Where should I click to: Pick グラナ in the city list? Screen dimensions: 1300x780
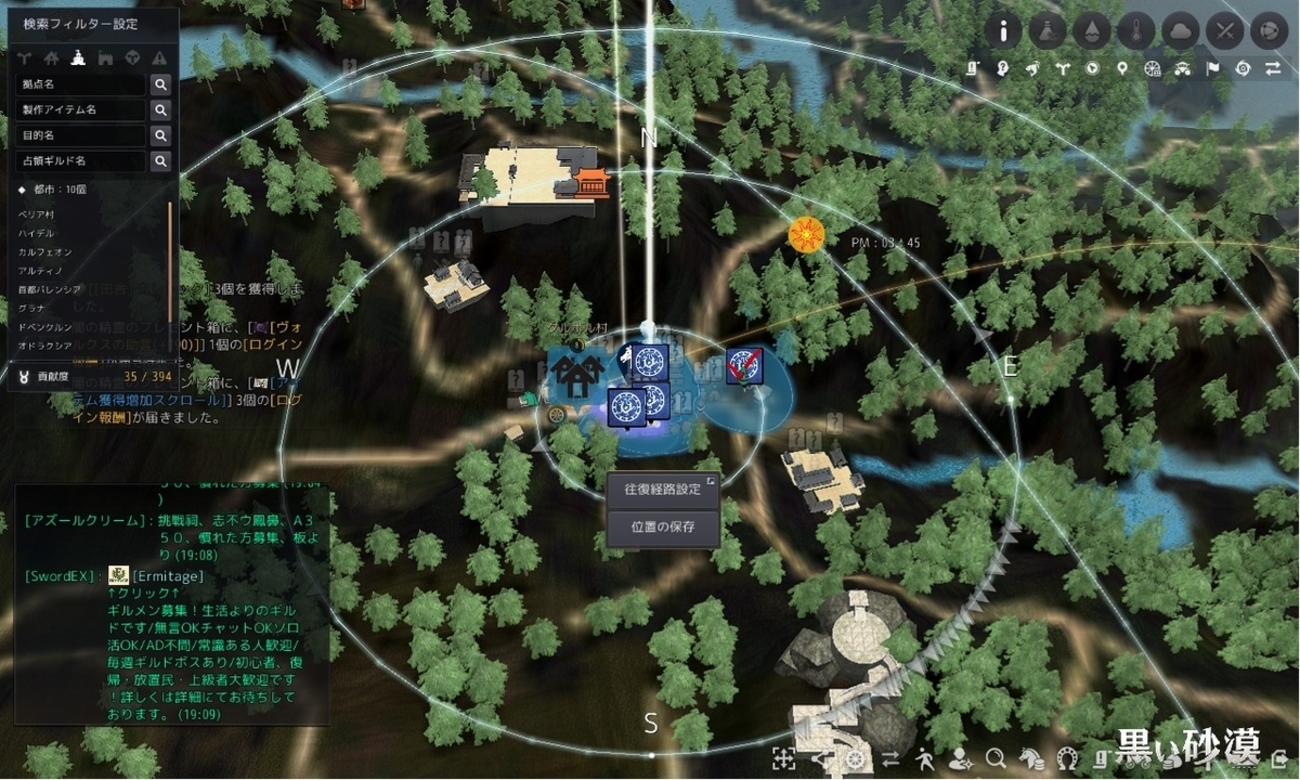[x=32, y=307]
